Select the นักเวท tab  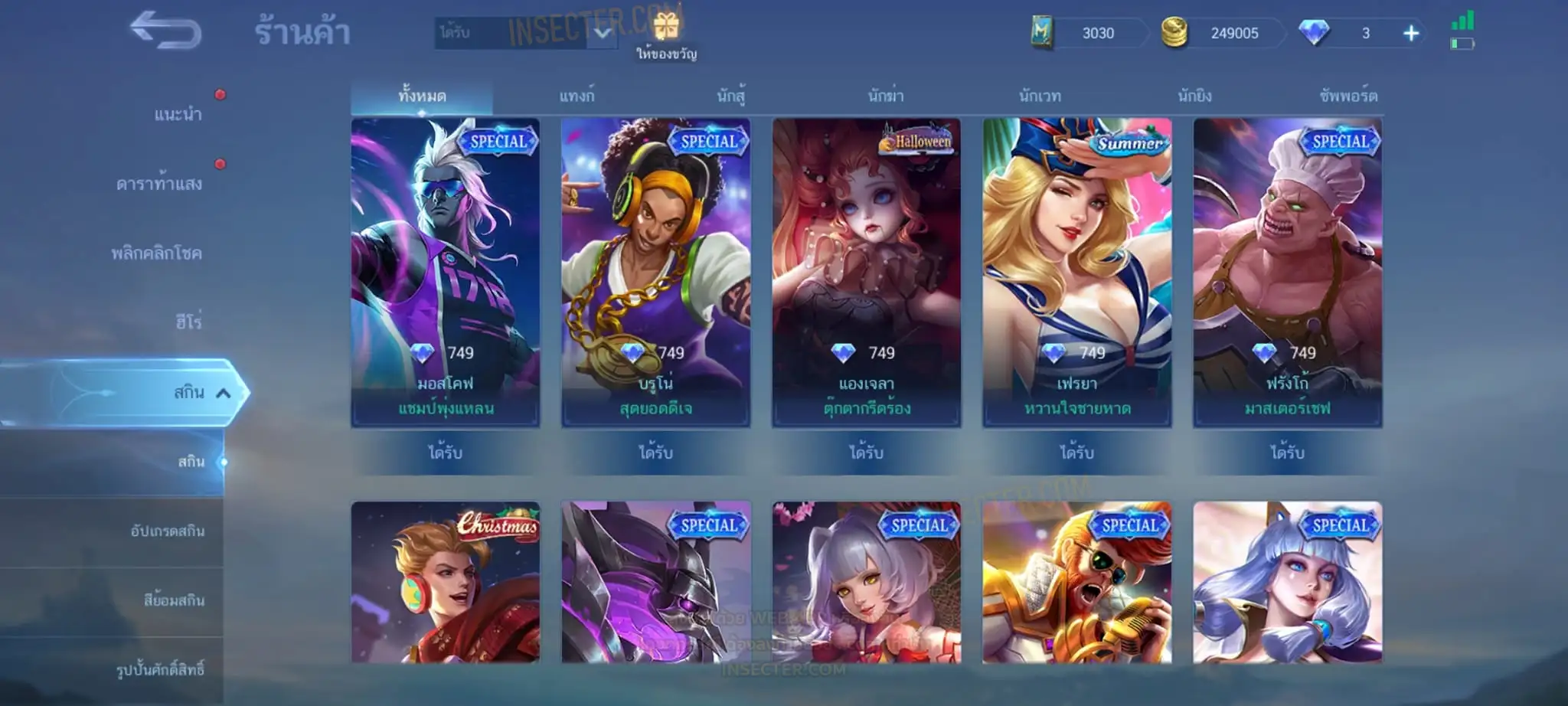[x=1040, y=96]
